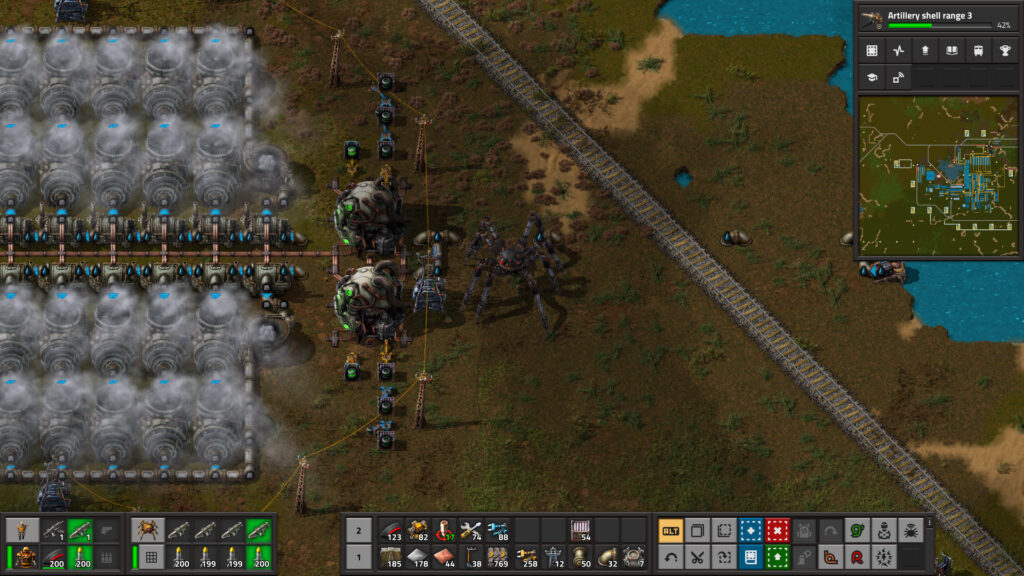Toggle the ALT mode button
1024x576 pixels.
click(x=670, y=530)
